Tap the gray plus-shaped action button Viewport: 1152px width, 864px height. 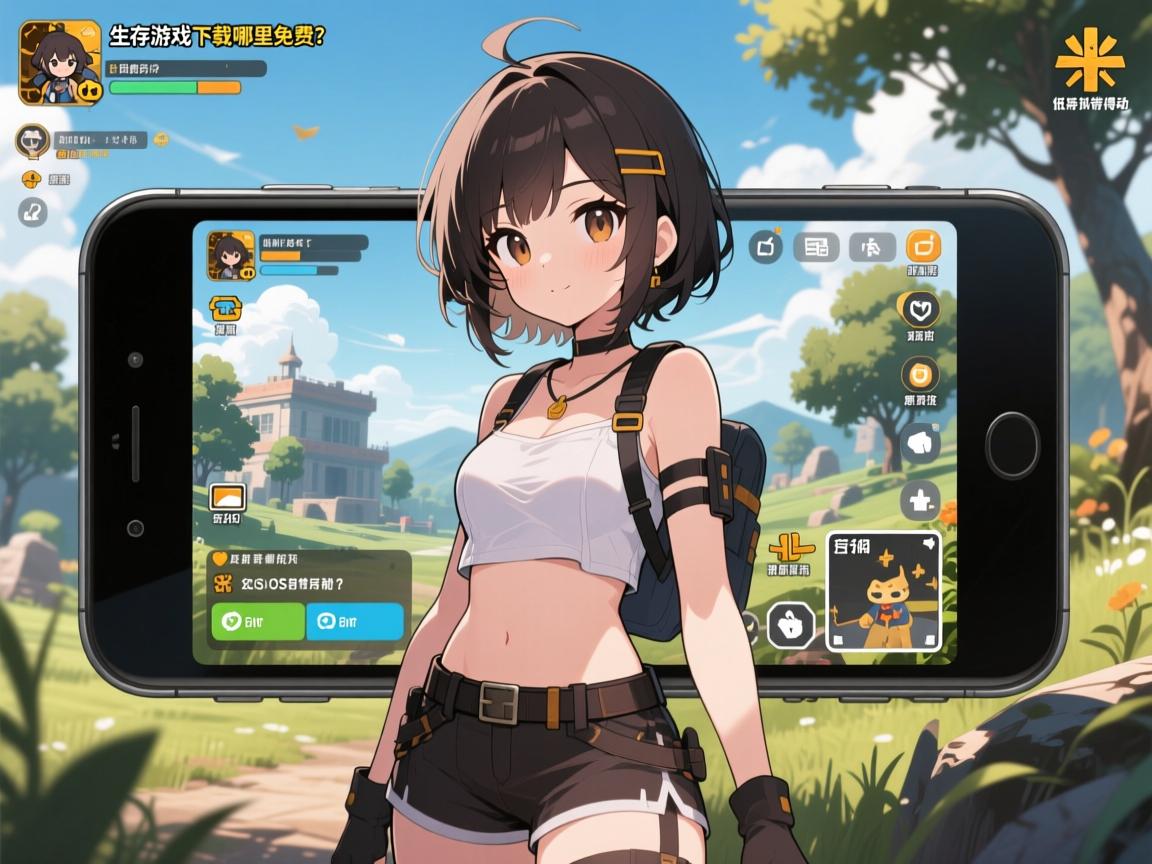920,502
